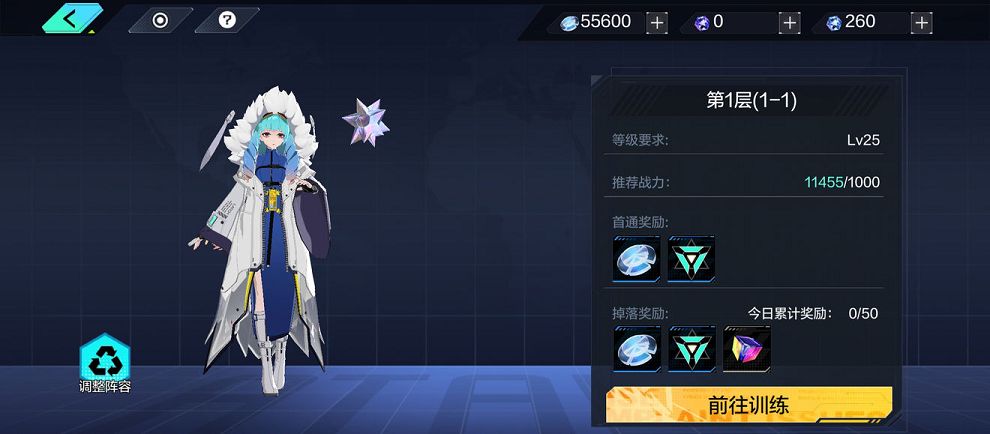View the green triangle under 掉落奖励
Screen dimensions: 990x434
(x=691, y=349)
